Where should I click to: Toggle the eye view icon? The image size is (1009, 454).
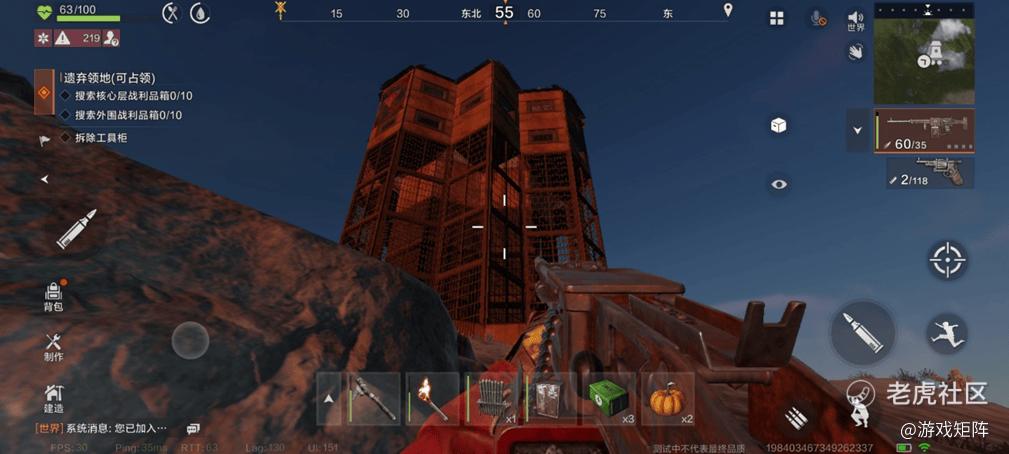click(779, 184)
